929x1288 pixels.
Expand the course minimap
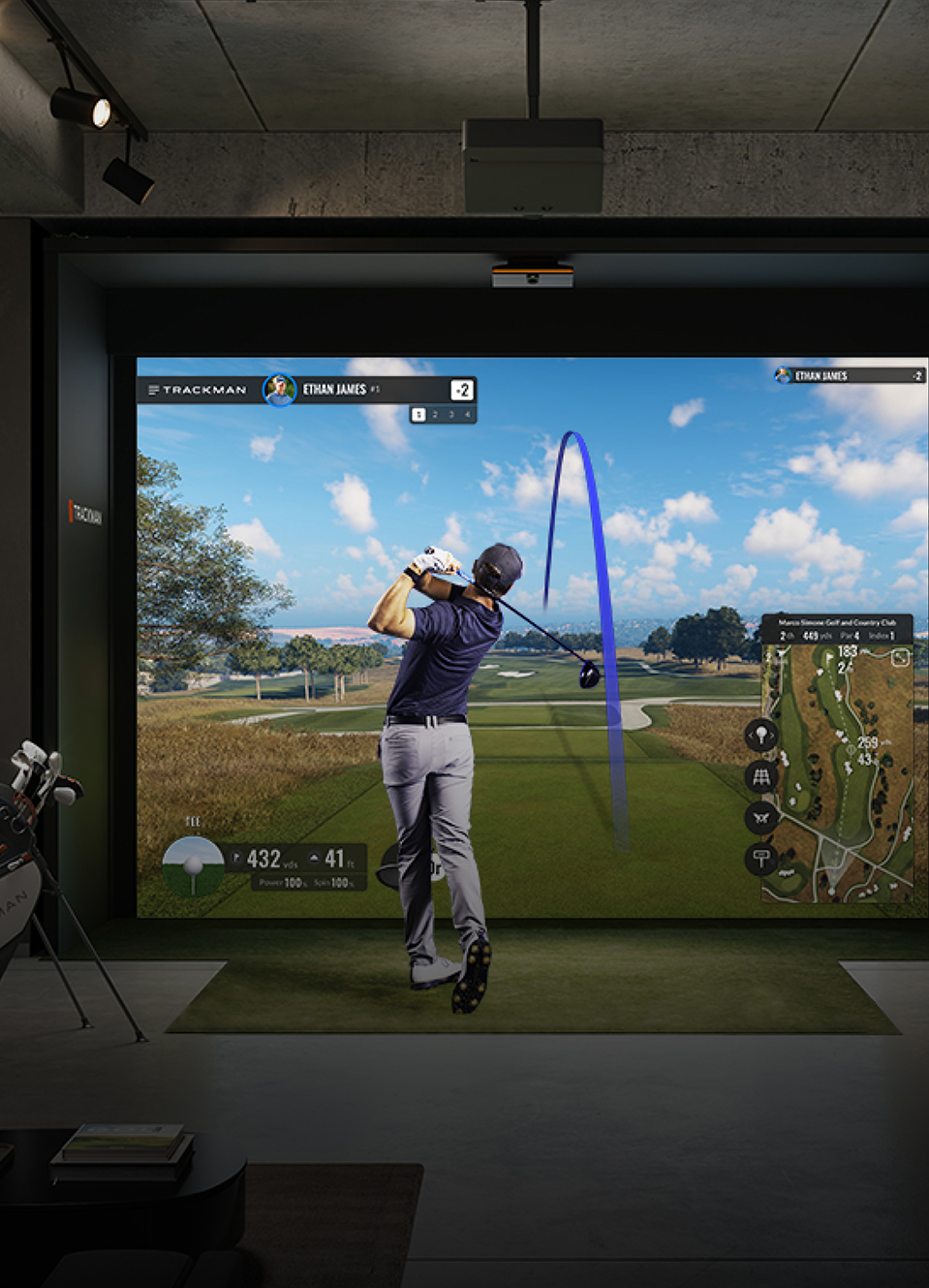(900, 658)
